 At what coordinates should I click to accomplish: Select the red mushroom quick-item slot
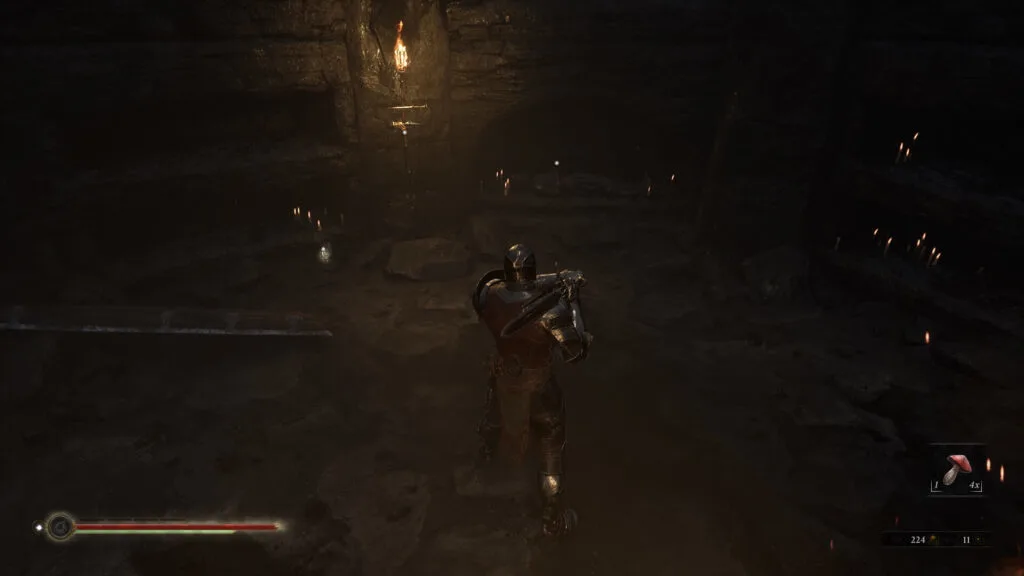pos(957,469)
